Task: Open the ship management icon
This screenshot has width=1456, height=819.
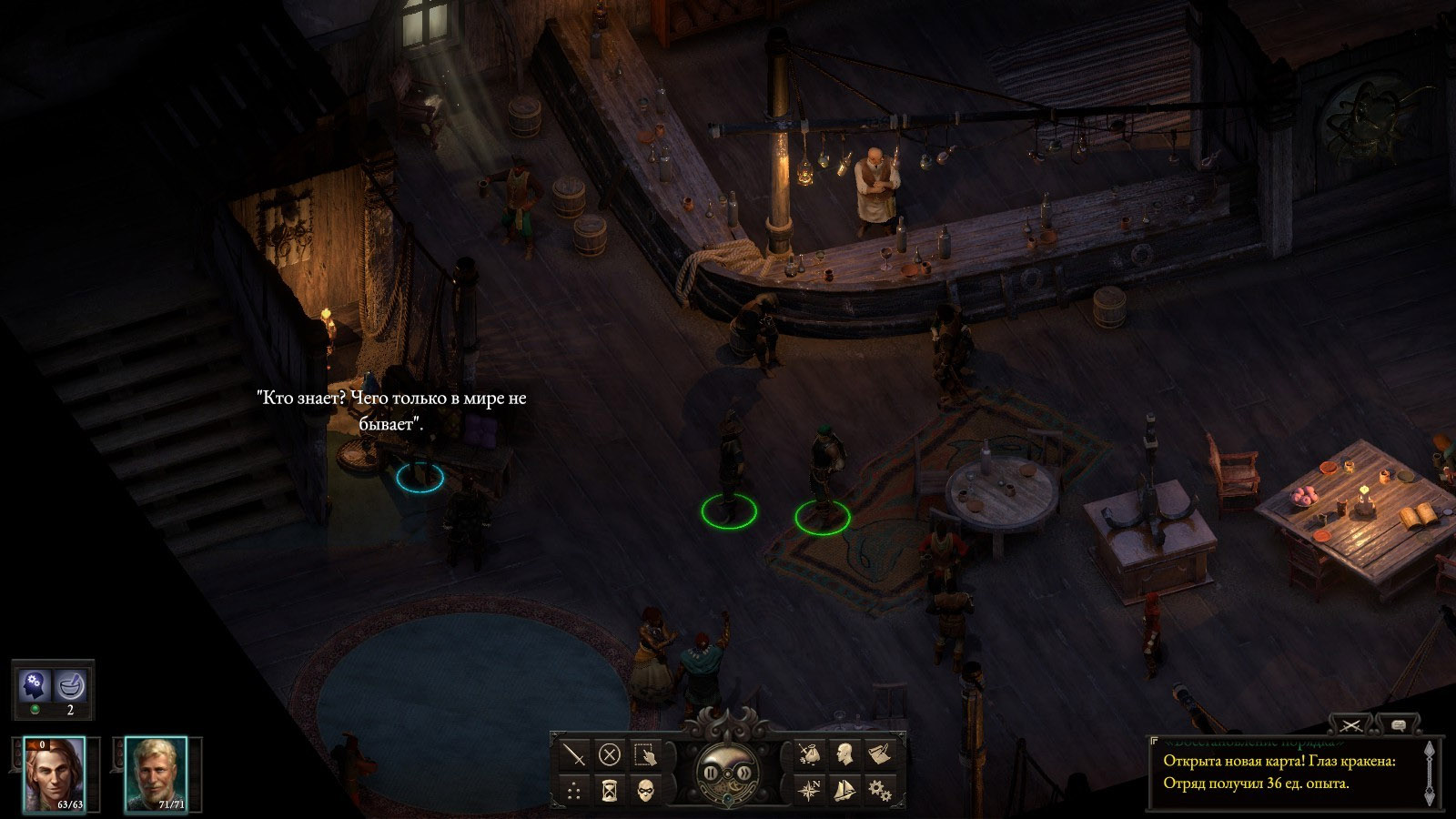Action: point(844,790)
